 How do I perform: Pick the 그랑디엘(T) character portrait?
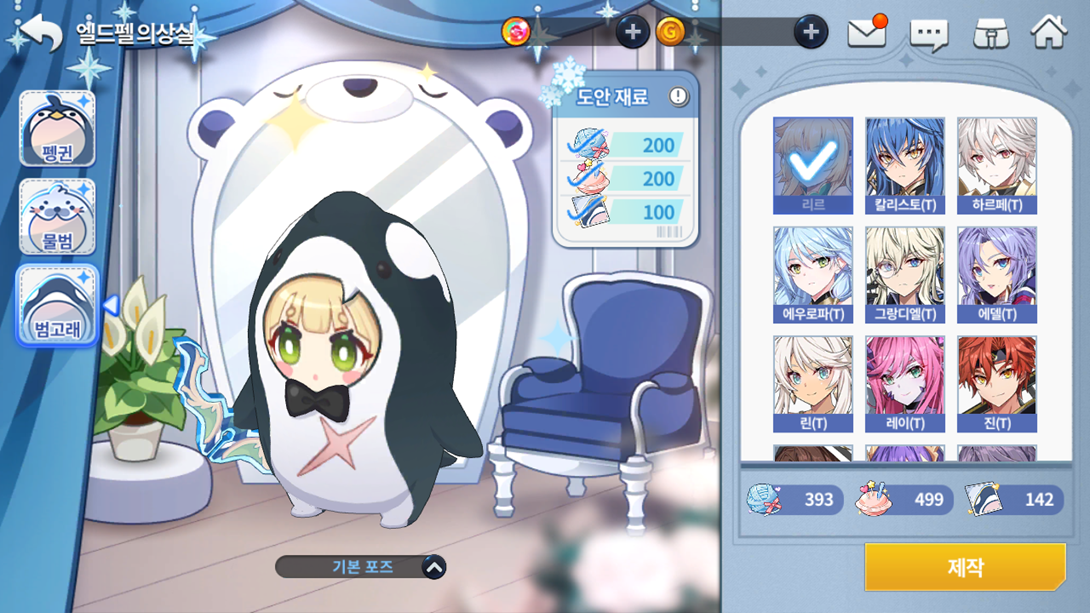[905, 274]
